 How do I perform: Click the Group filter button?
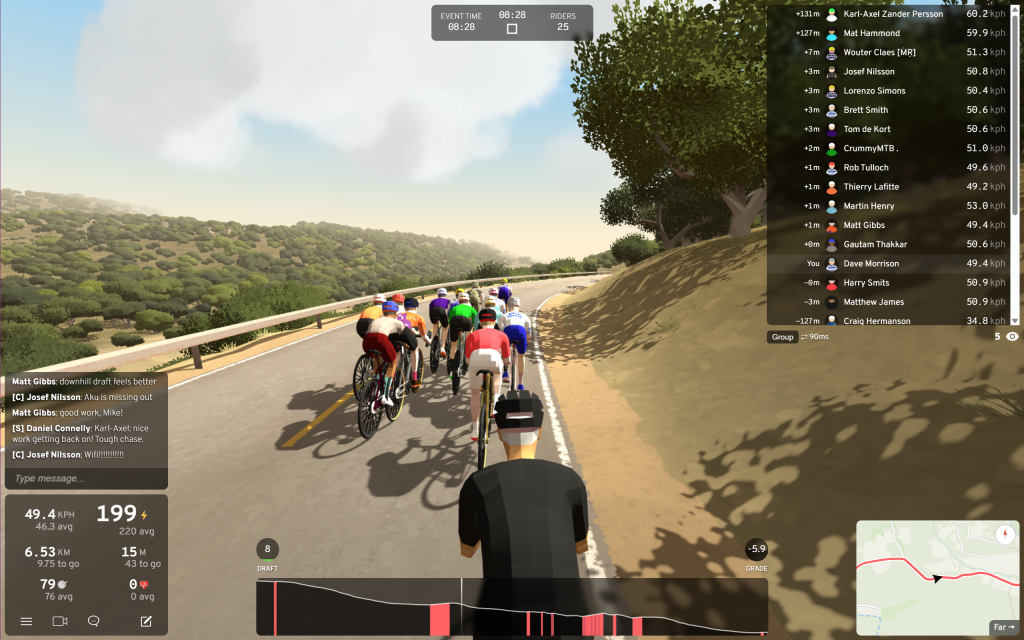click(x=782, y=337)
